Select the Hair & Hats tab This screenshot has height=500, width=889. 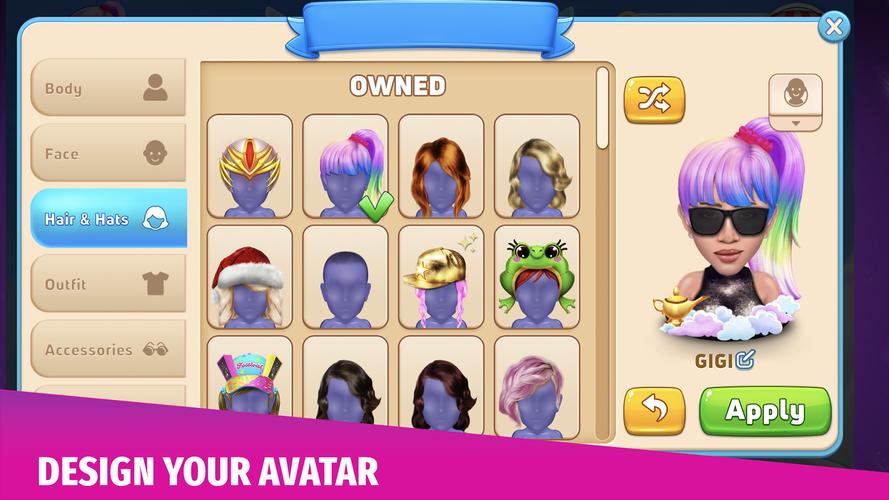pyautogui.click(x=108, y=219)
